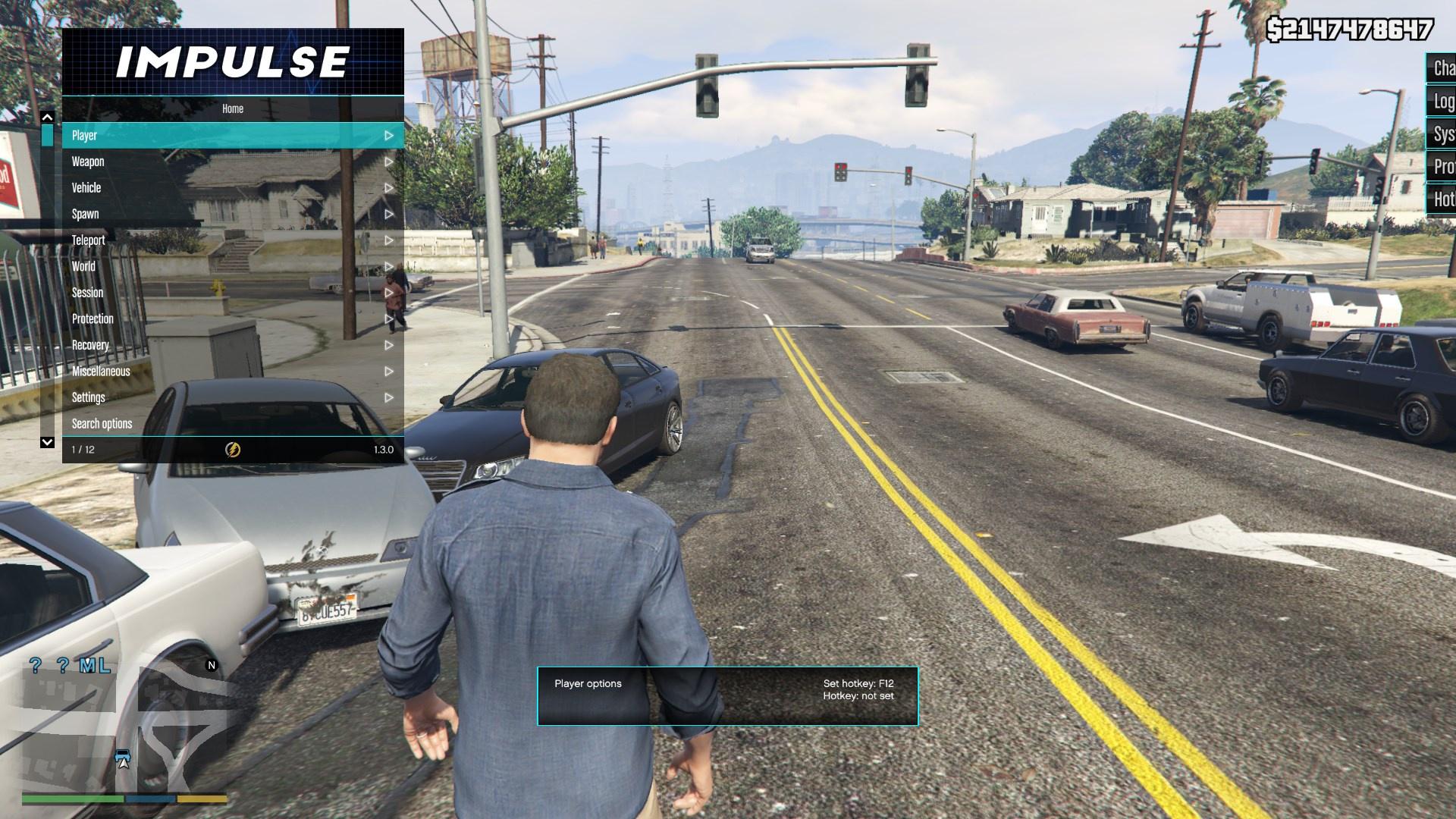Click the Search options entry

coord(232,424)
